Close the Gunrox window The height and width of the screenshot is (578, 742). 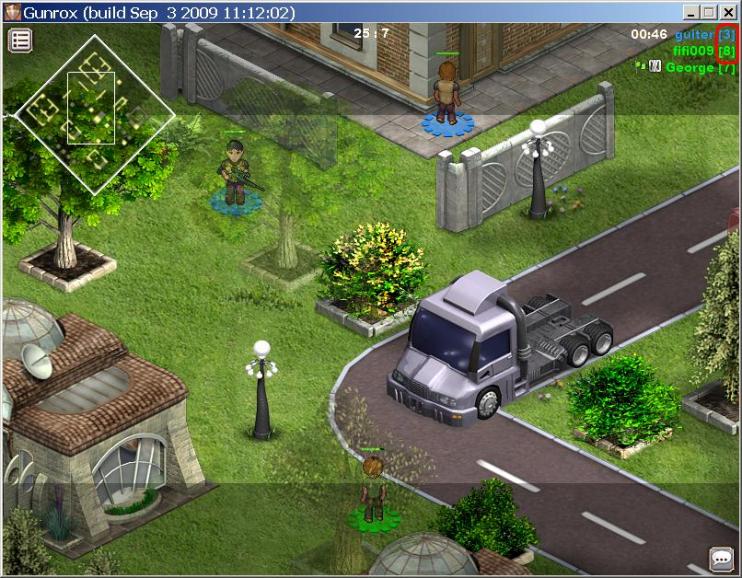click(x=729, y=12)
